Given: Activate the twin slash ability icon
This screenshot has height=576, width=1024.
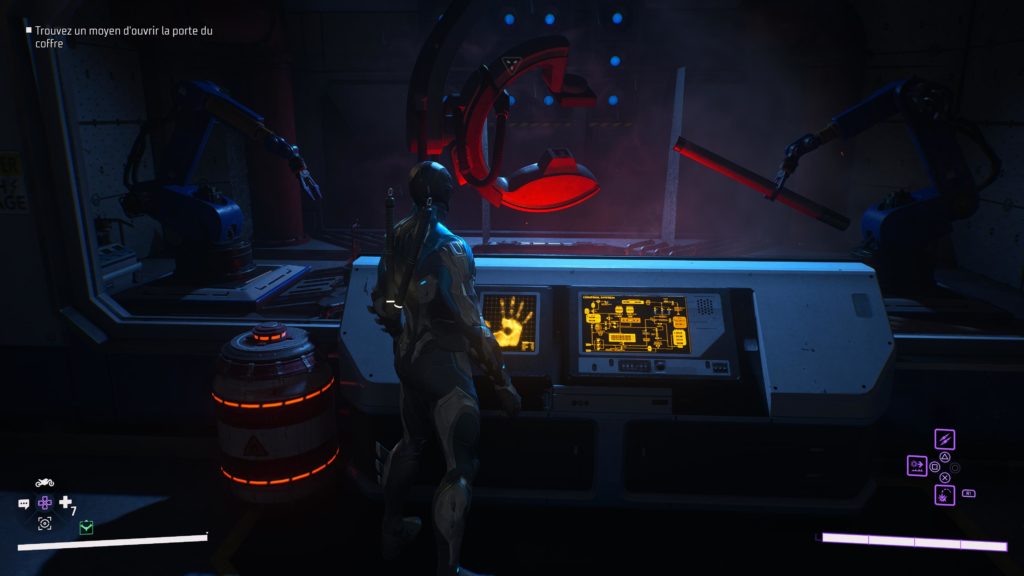Looking at the screenshot, I should (944, 439).
